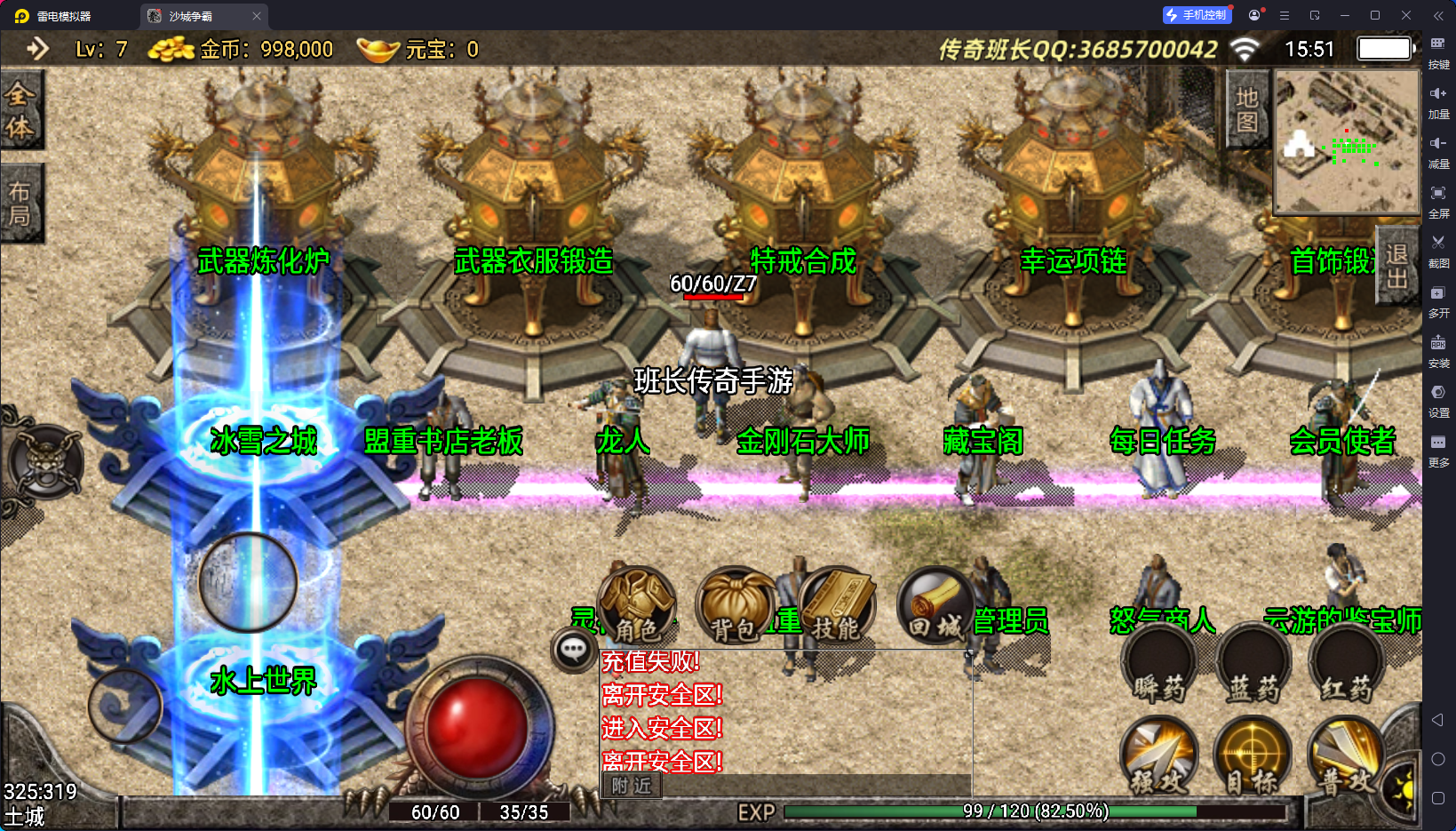Activate the 普攻 normal attack button
Viewport: 1456px width, 831px height.
1347,755
